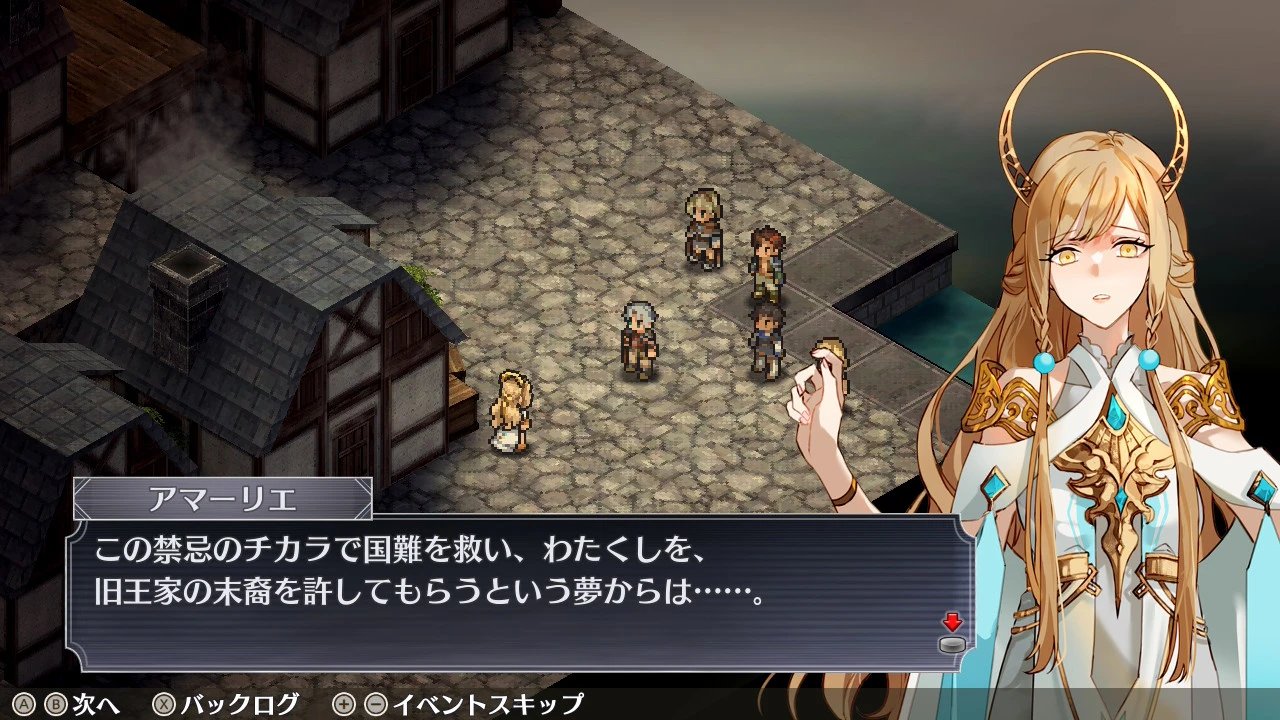Click the red arrow dialogue advance indicator
The width and height of the screenshot is (1280, 720).
point(952,624)
